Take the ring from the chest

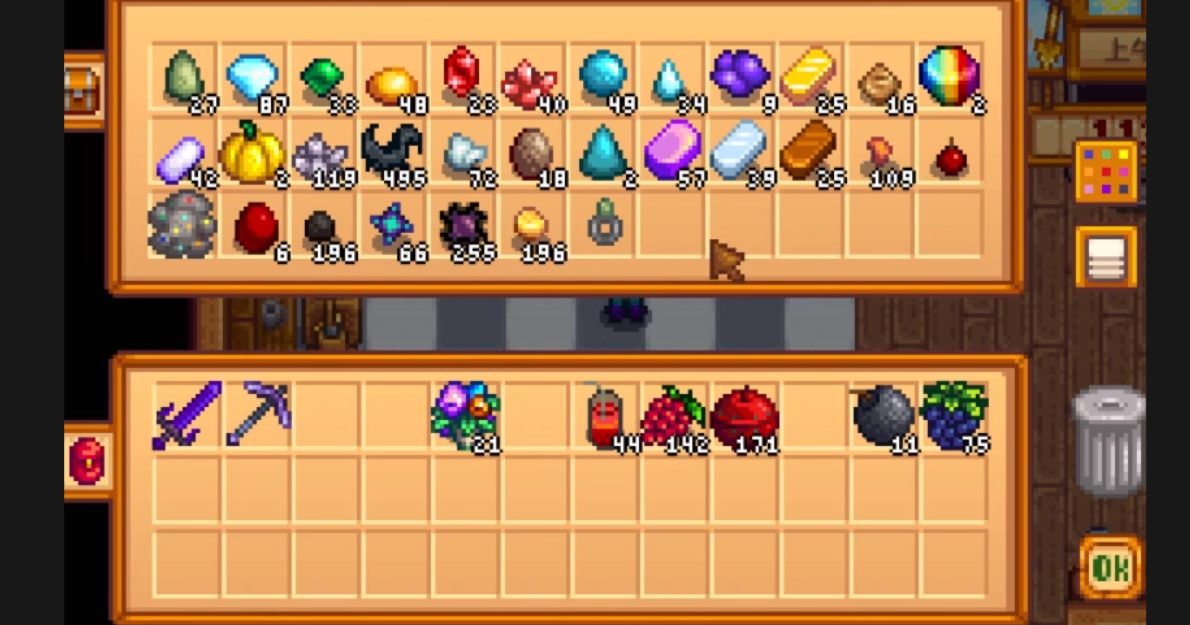(605, 225)
